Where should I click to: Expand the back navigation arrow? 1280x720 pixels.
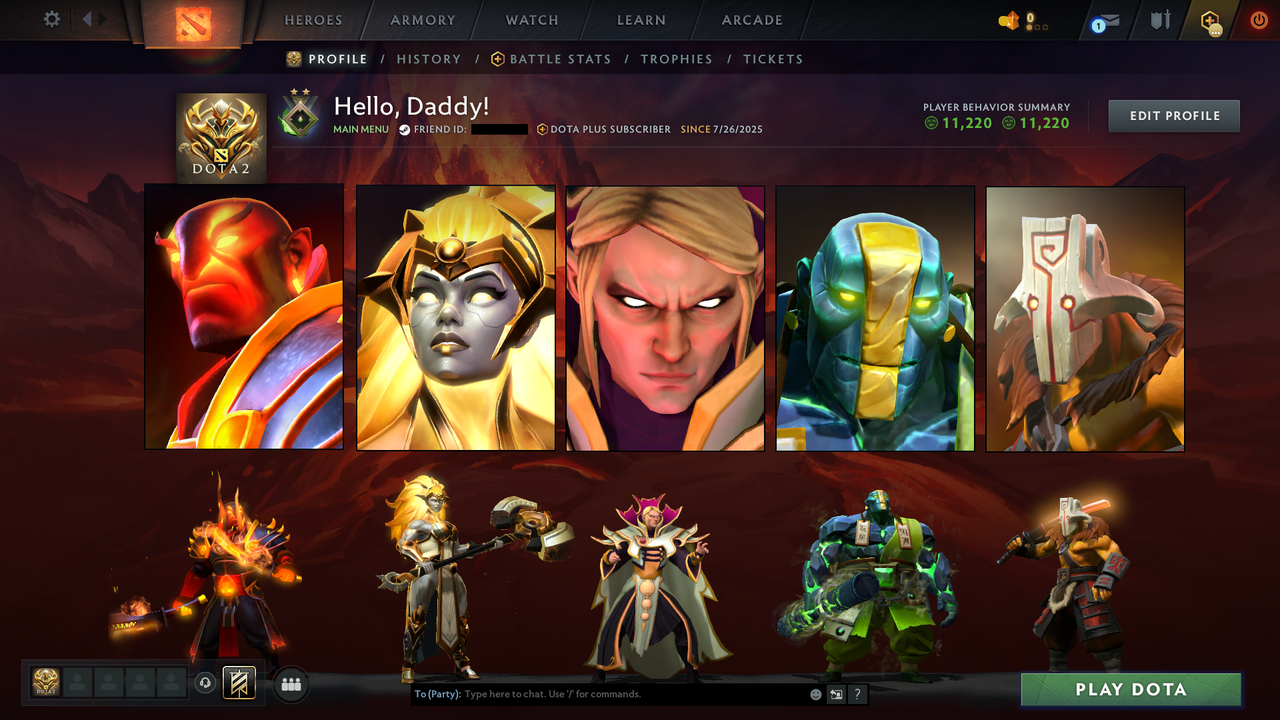pyautogui.click(x=88, y=18)
